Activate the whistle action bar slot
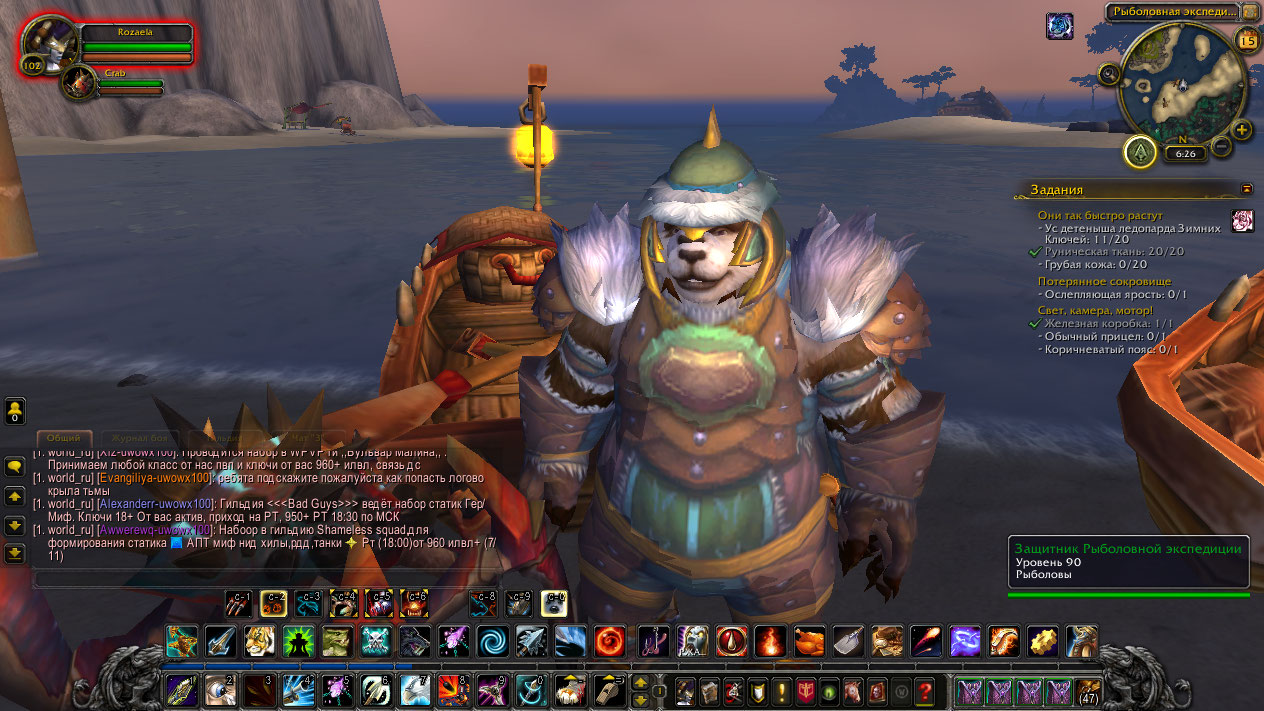1264x711 pixels. click(611, 690)
